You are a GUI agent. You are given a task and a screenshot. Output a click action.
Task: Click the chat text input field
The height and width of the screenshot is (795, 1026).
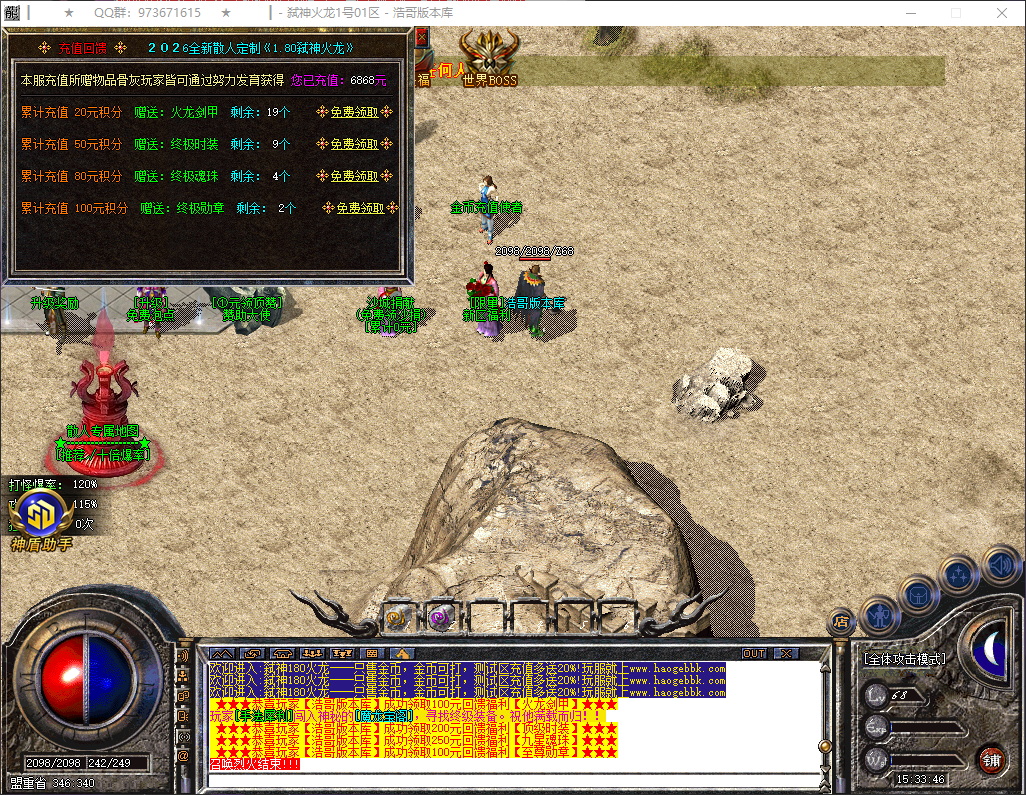(x=510, y=780)
